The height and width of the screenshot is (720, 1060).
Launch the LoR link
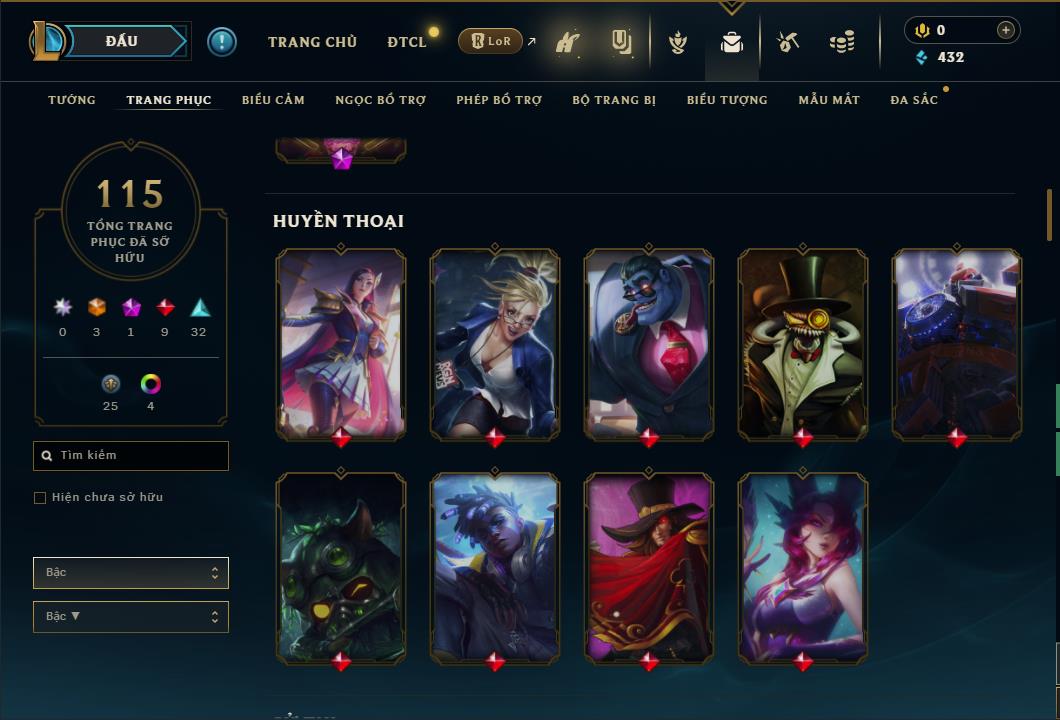pyautogui.click(x=490, y=41)
